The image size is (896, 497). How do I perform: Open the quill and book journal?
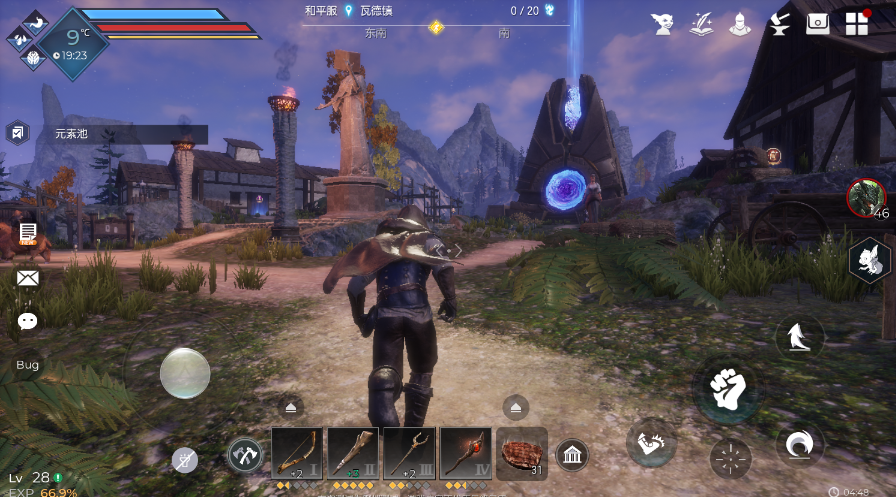click(701, 24)
